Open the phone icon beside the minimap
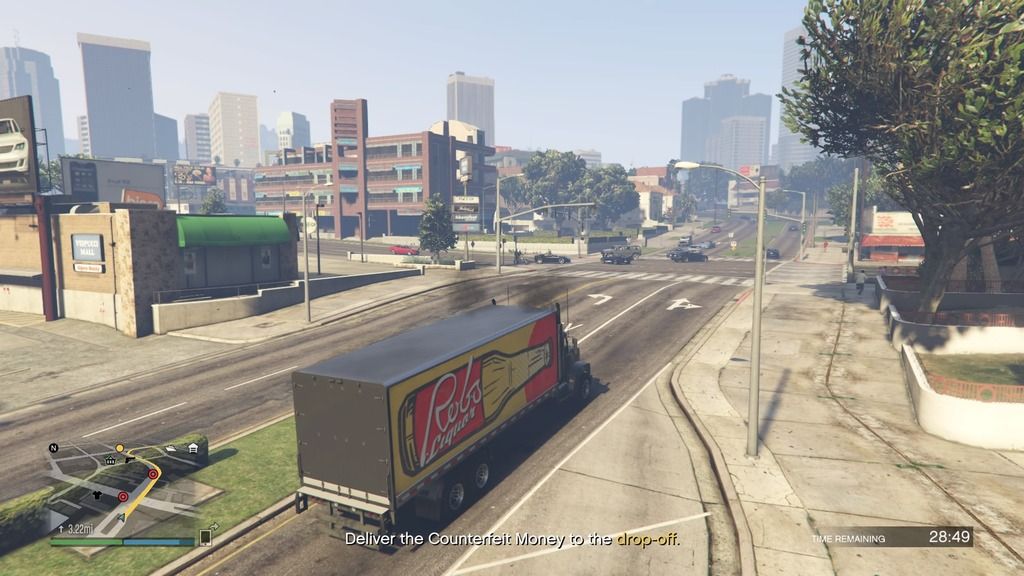 pos(205,537)
